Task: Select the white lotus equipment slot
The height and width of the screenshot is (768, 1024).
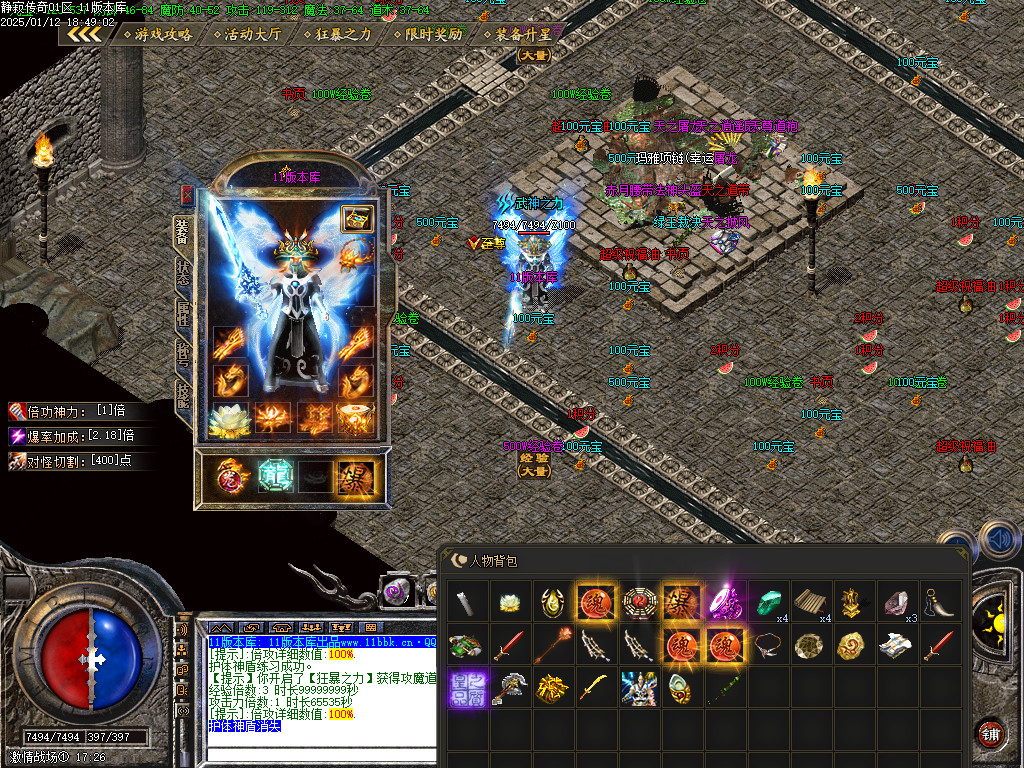Action: (x=228, y=418)
